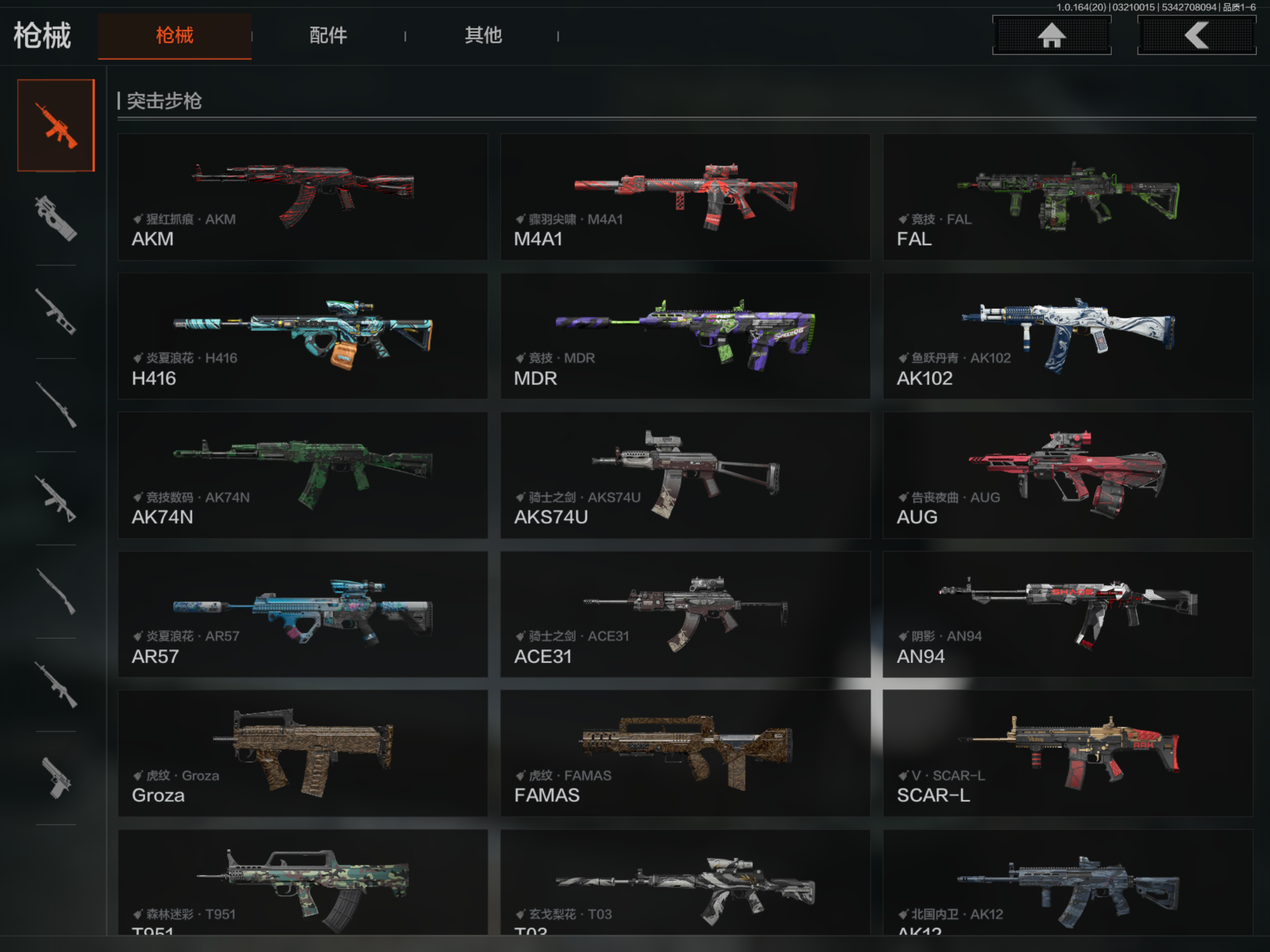Screen dimensions: 1270x952
Task: Select the SCAR-L weapon tile
Action: [x=1068, y=753]
